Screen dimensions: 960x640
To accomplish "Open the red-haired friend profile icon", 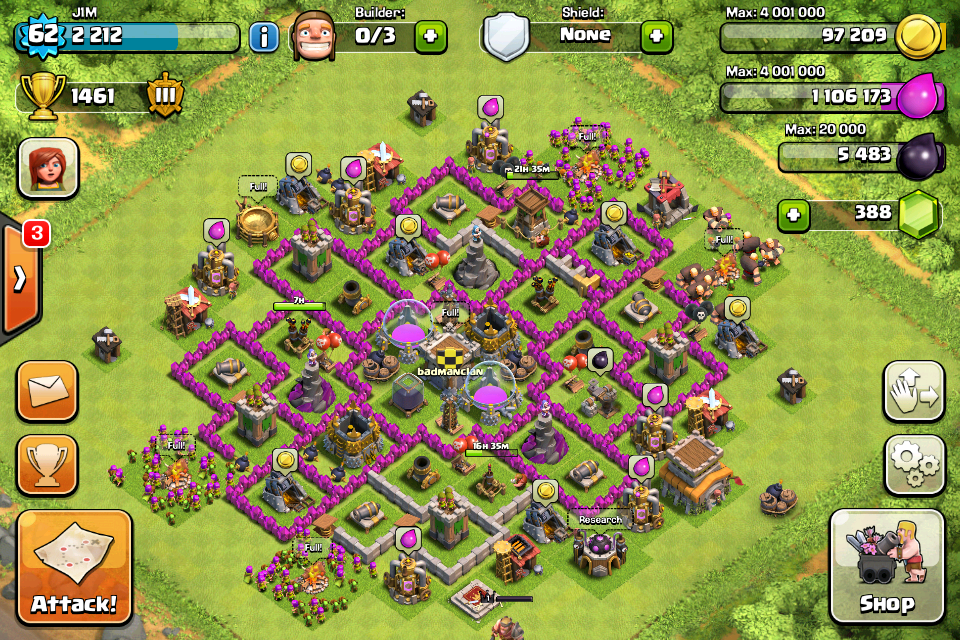I will click(48, 167).
